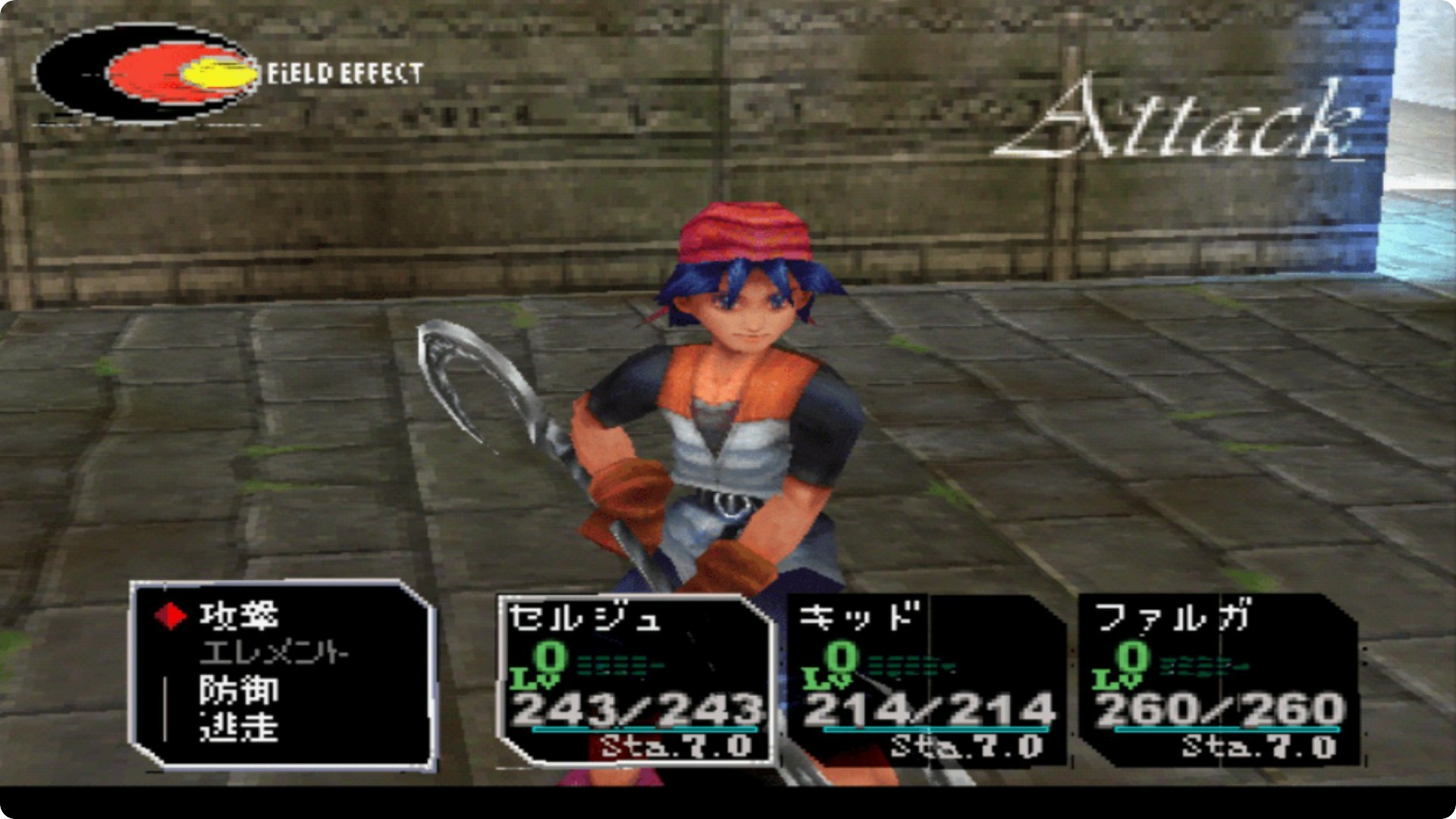The height and width of the screenshot is (819, 1456).
Task: Click ファルガ's party status panel
Action: tap(1218, 680)
